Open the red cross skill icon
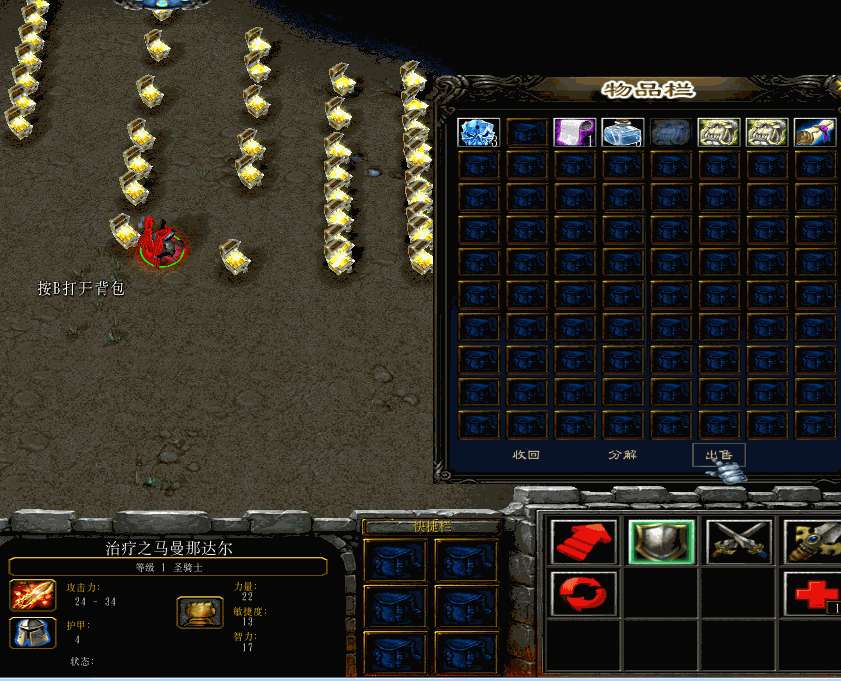Image resolution: width=841 pixels, height=681 pixels. tap(814, 593)
